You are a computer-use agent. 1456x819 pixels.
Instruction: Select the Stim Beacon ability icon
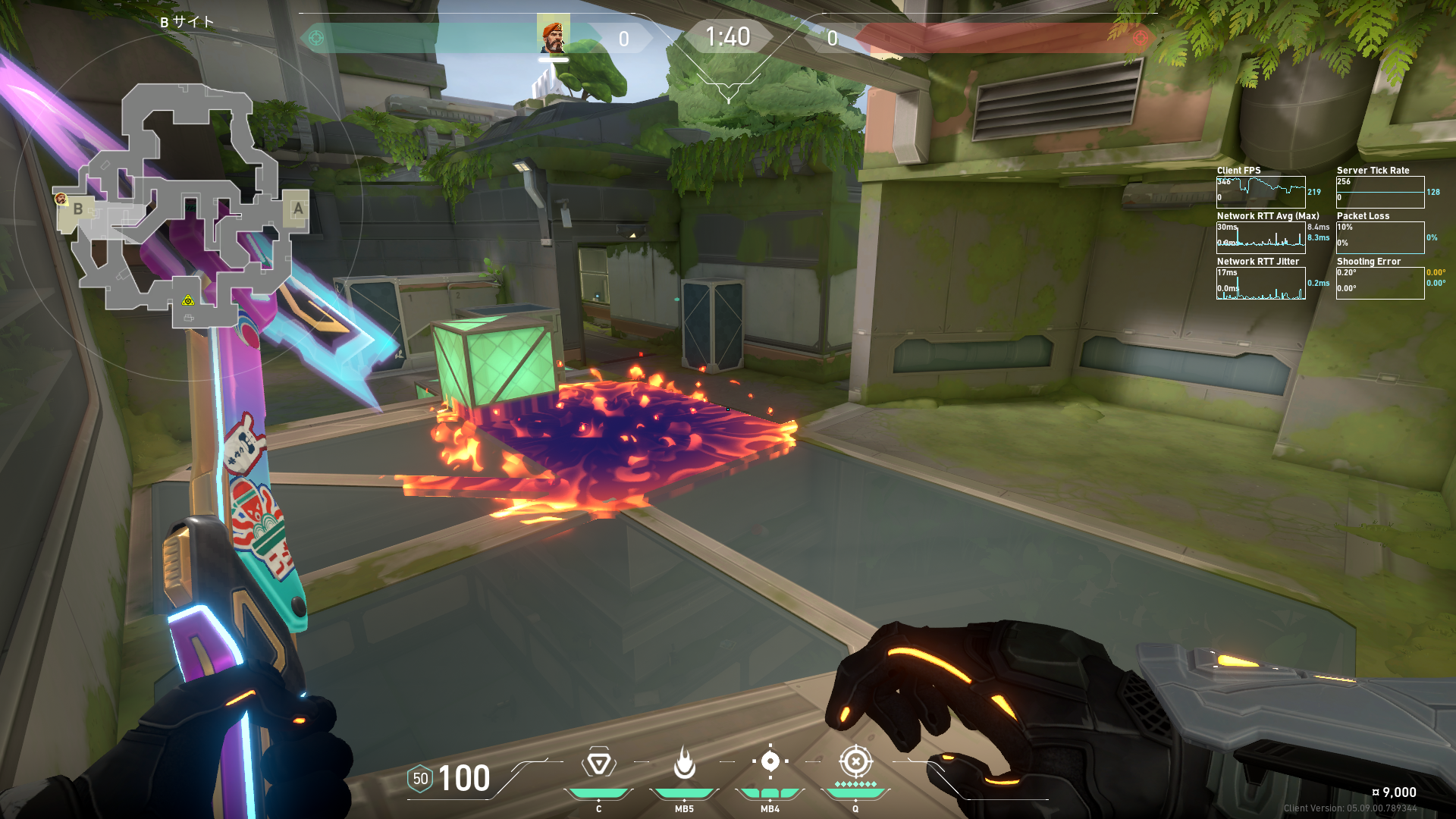click(x=598, y=763)
